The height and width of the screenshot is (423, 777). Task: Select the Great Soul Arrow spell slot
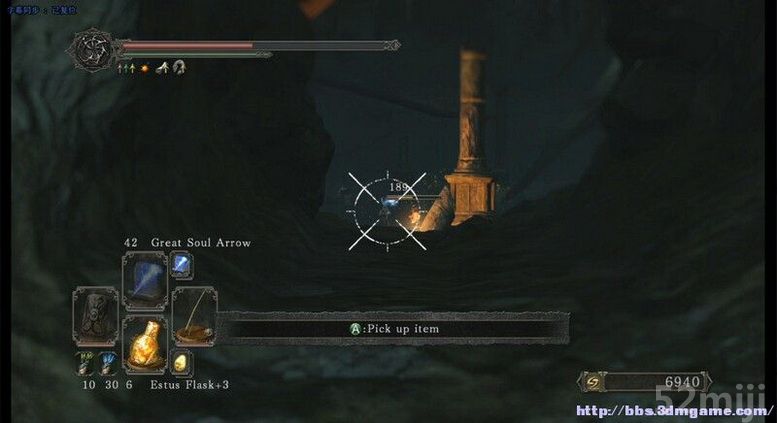(144, 281)
